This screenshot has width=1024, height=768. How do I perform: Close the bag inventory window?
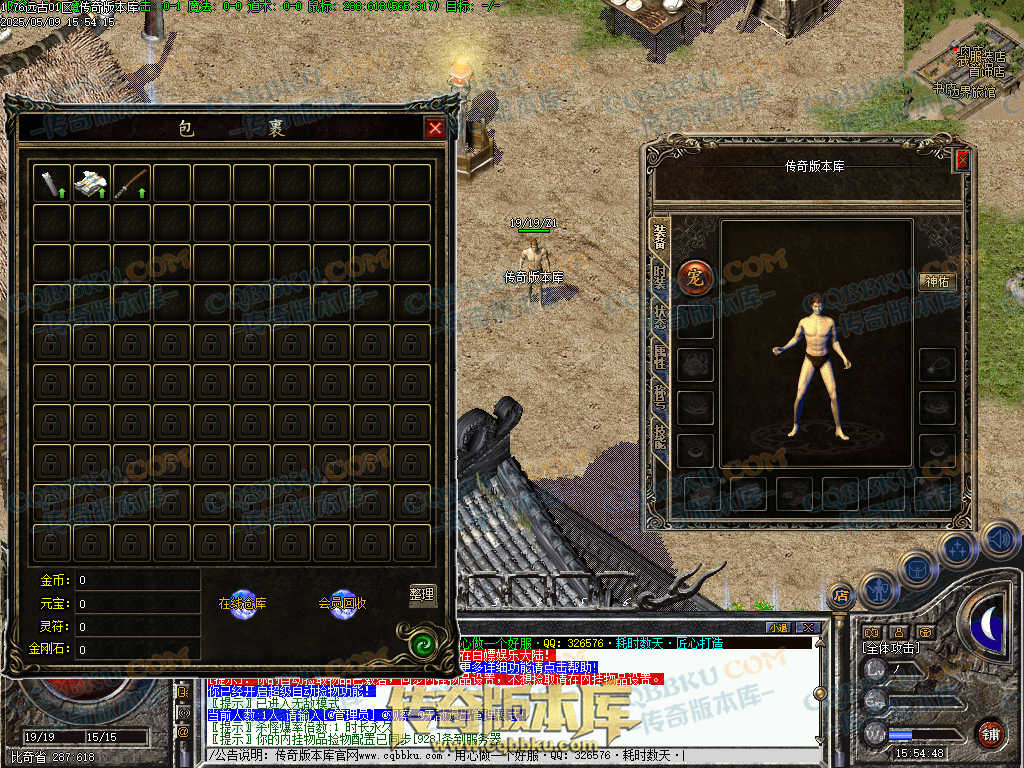coord(434,128)
